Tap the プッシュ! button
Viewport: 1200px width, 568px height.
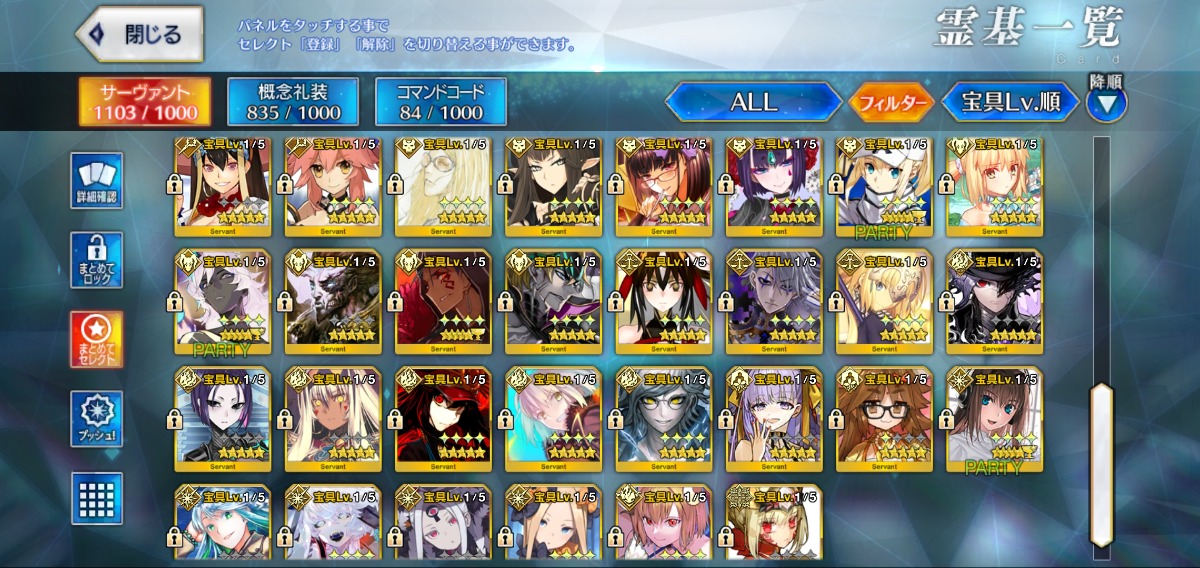(97, 419)
